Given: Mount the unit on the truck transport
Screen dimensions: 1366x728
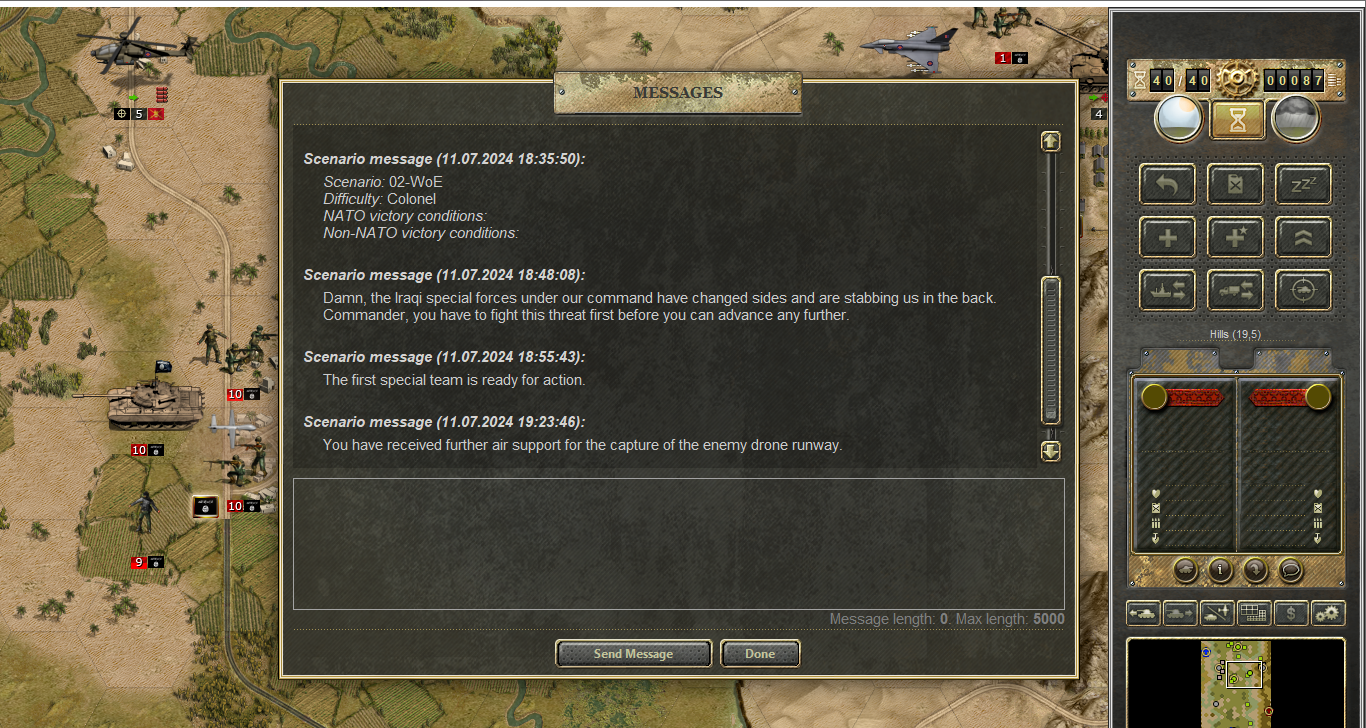Looking at the screenshot, I should 1235,290.
